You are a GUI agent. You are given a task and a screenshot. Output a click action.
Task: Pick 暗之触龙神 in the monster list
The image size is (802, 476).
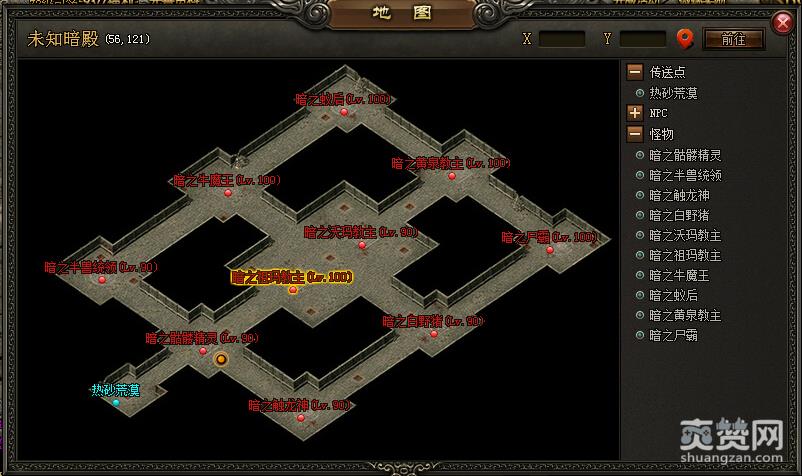(x=678, y=195)
